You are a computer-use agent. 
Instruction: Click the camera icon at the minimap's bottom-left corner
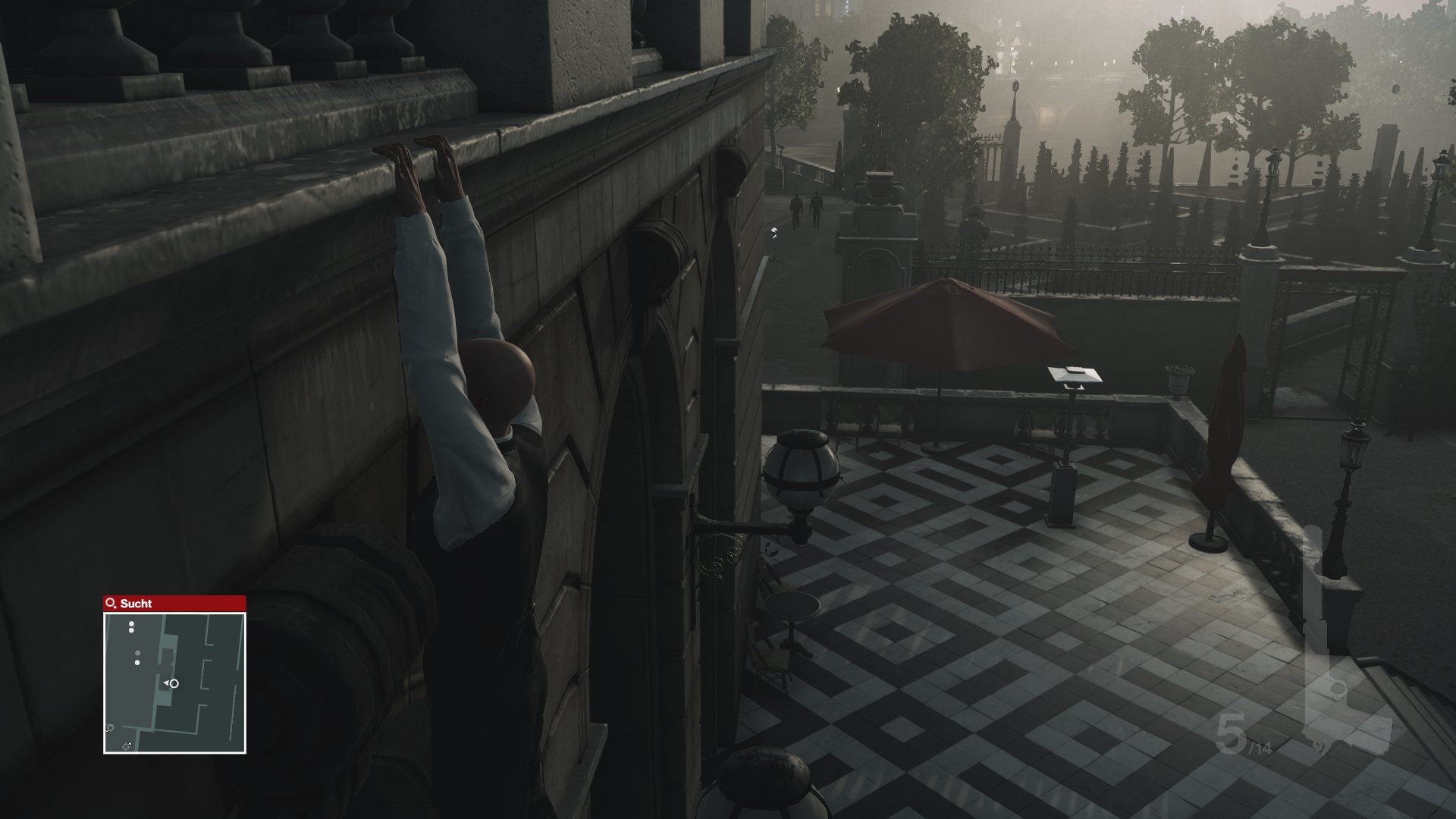(x=109, y=727)
